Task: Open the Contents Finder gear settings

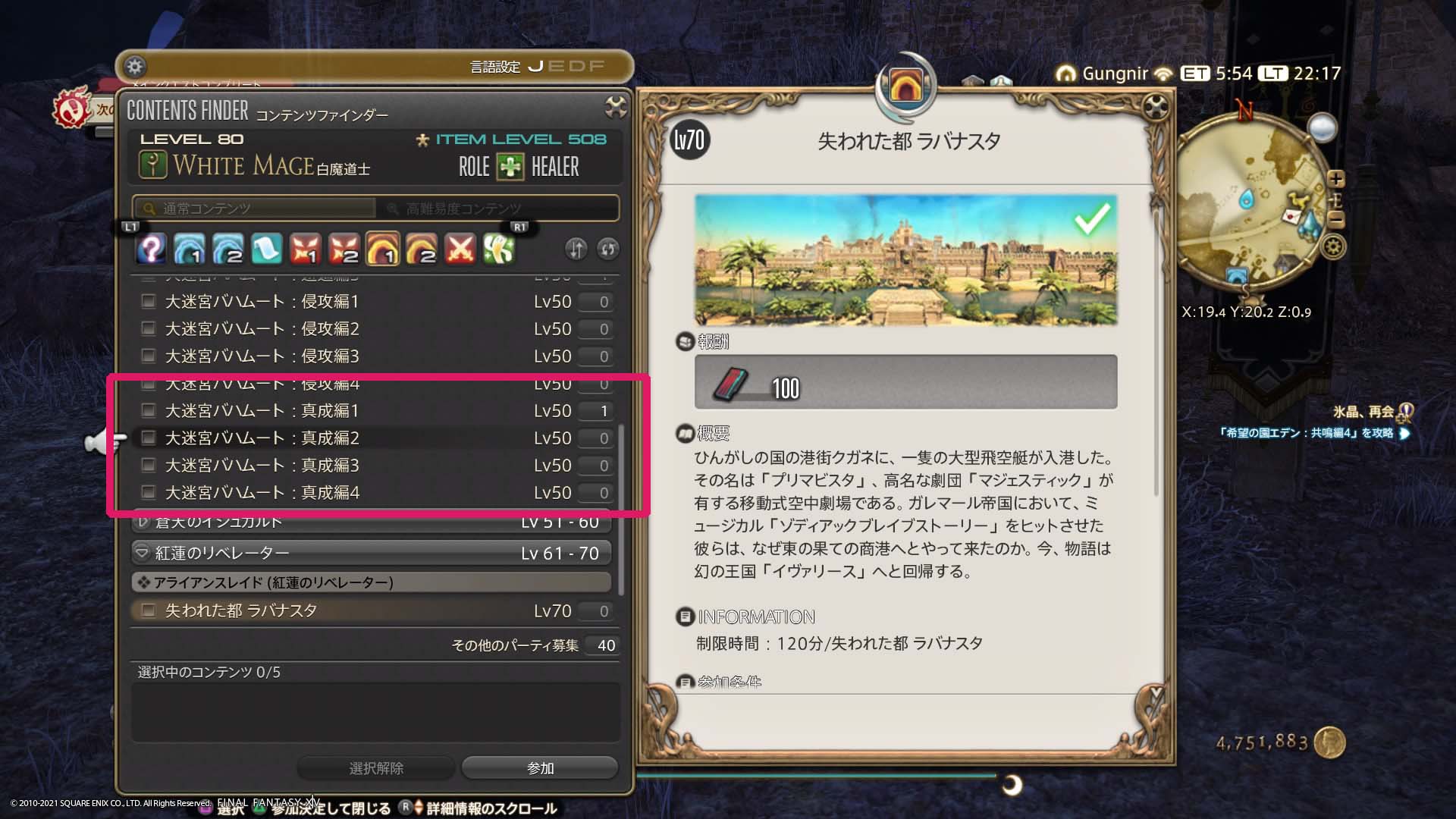Action: [135, 67]
